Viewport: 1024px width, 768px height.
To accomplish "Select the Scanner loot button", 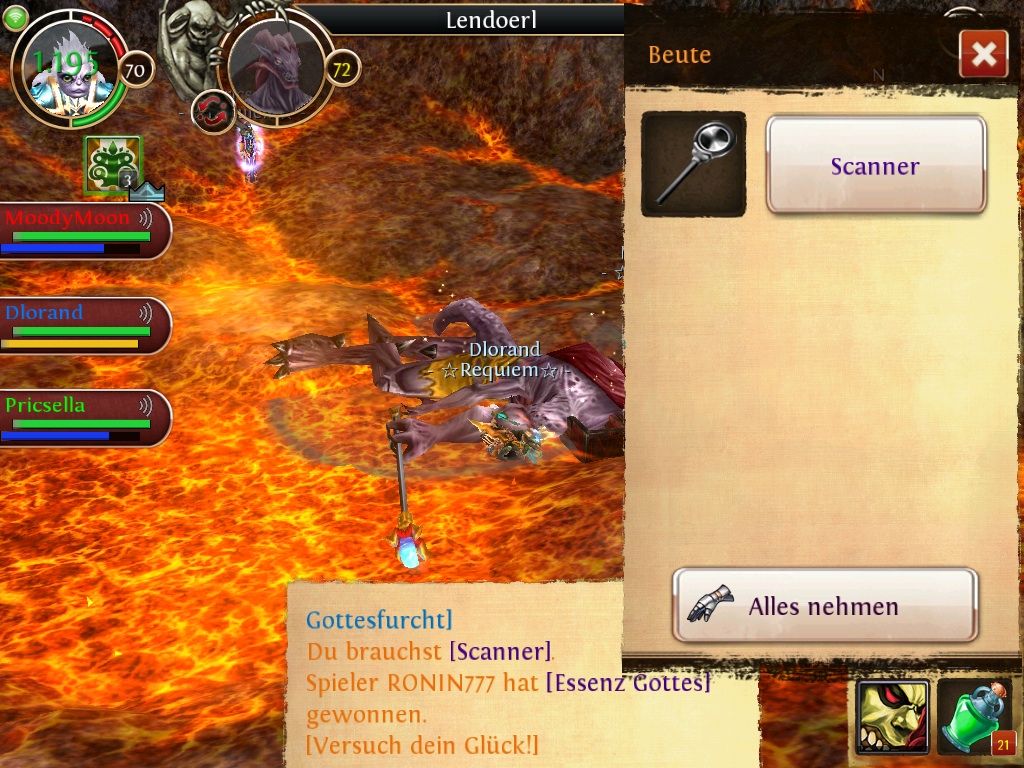I will (876, 165).
